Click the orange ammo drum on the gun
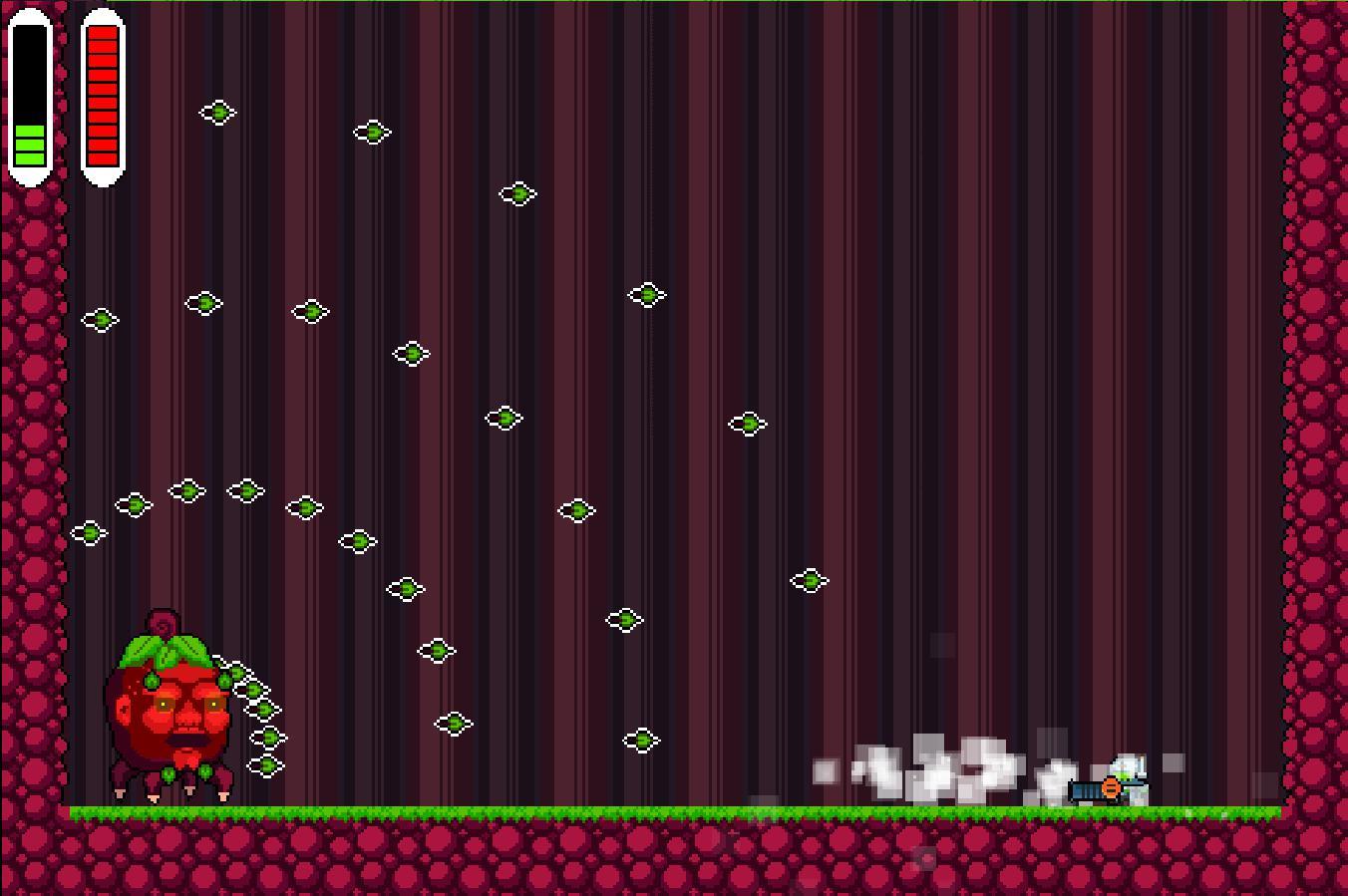Image resolution: width=1348 pixels, height=896 pixels. (x=1112, y=785)
